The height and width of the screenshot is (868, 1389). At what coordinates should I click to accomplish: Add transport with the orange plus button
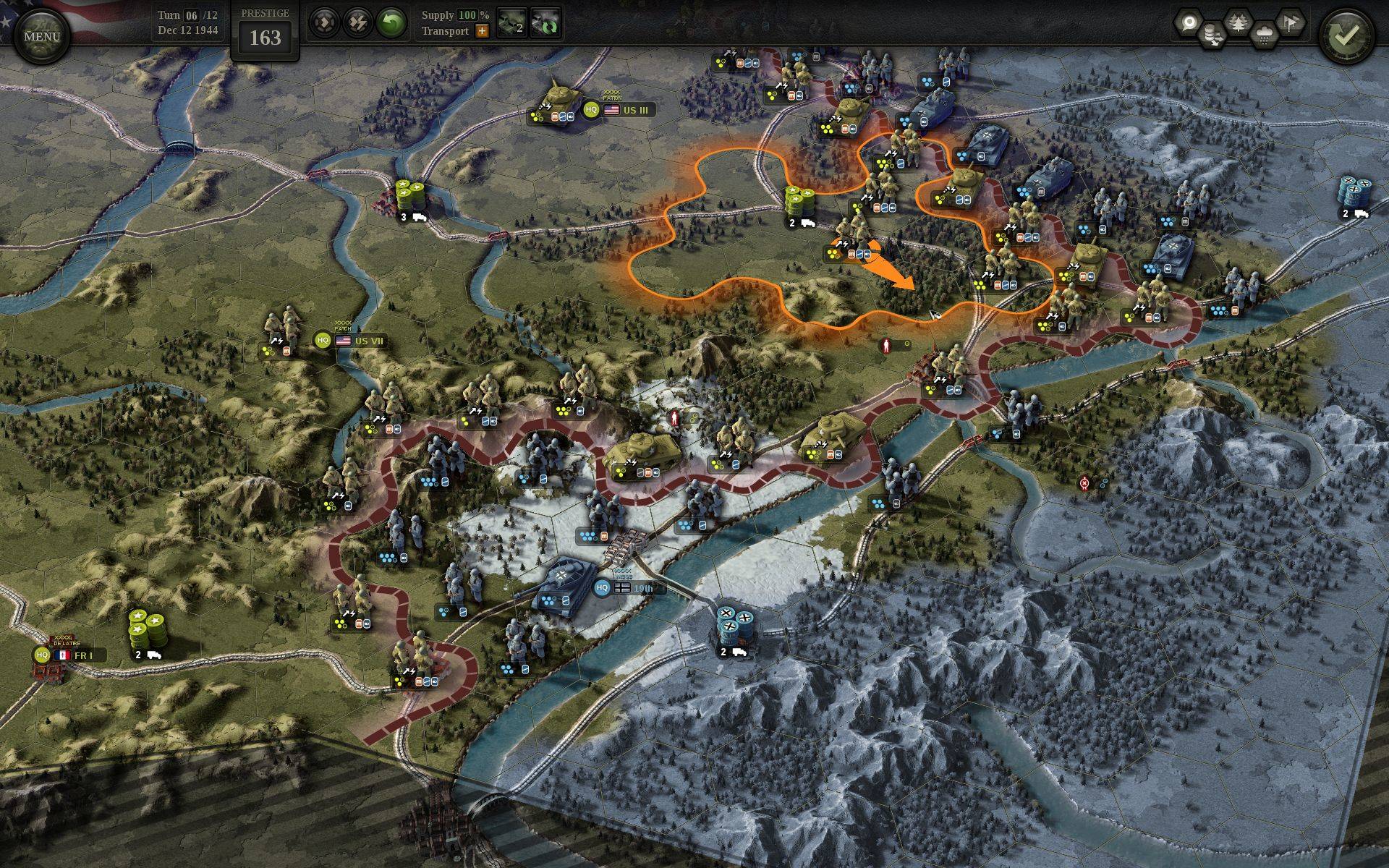[482, 31]
